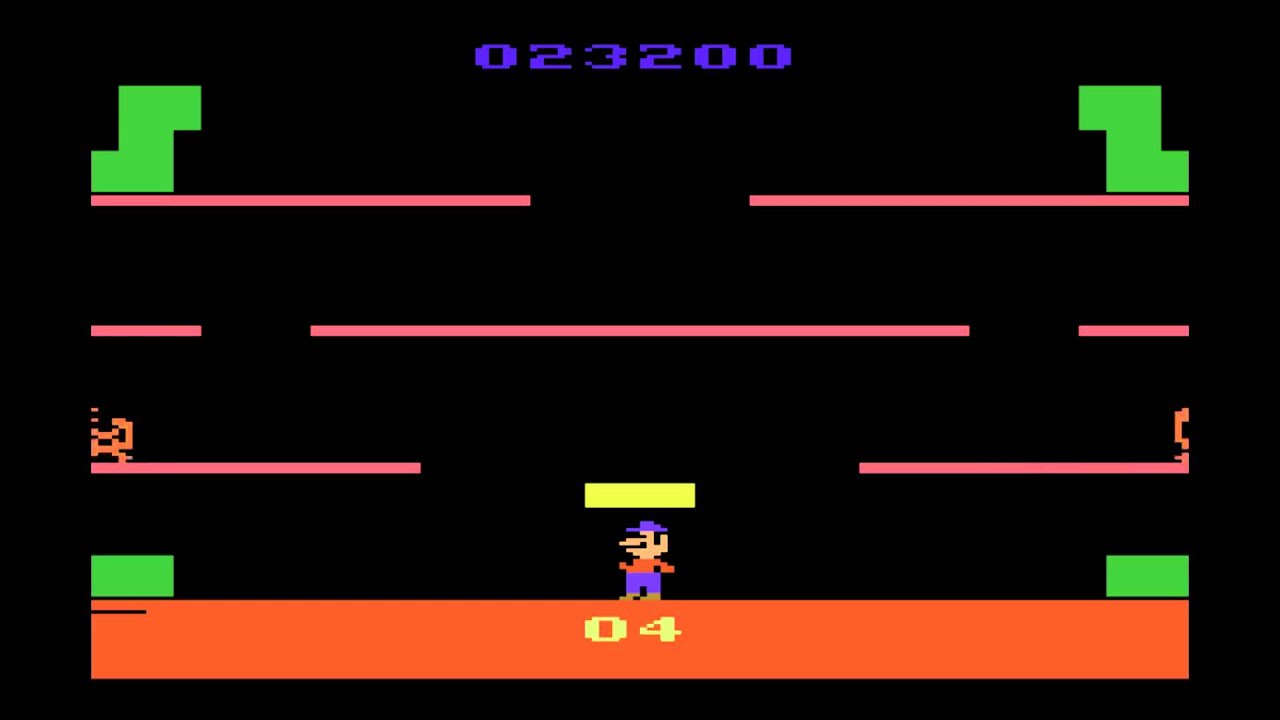Image resolution: width=1280 pixels, height=720 pixels.
Task: Click the green pipe exit at bottom-right
Action: 1147,576
